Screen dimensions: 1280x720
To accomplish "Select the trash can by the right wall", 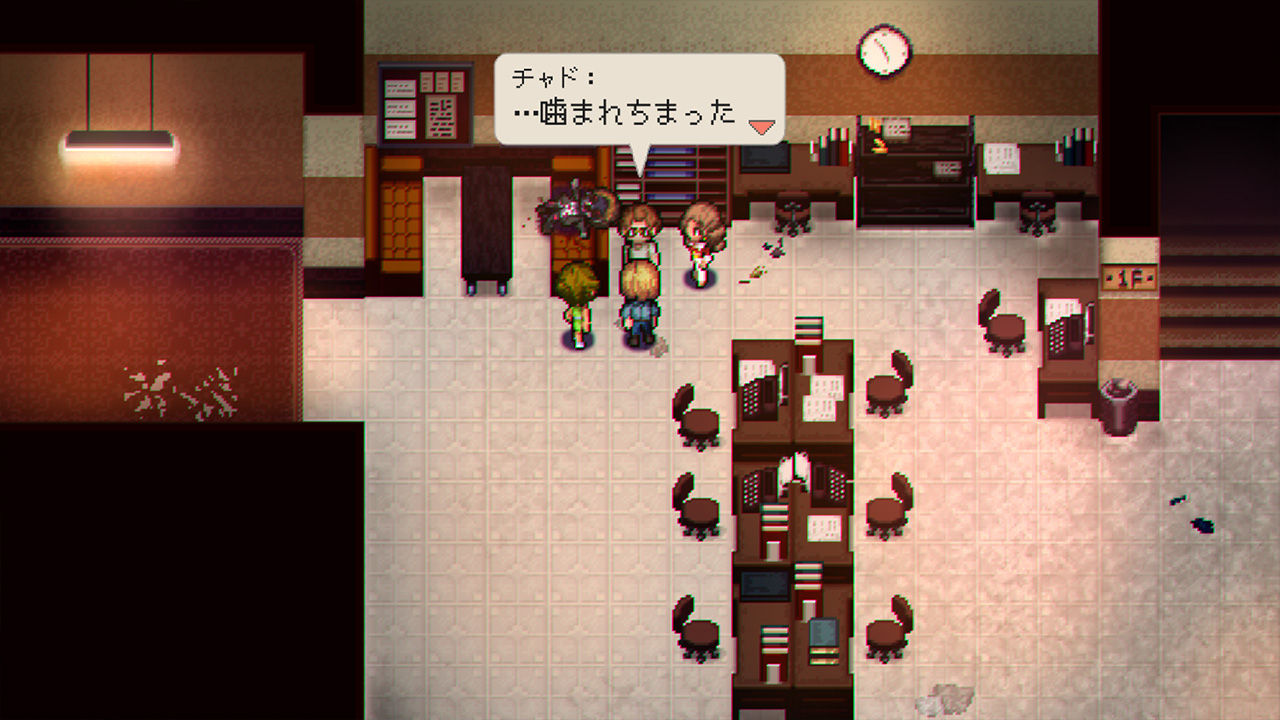I will [x=1119, y=400].
